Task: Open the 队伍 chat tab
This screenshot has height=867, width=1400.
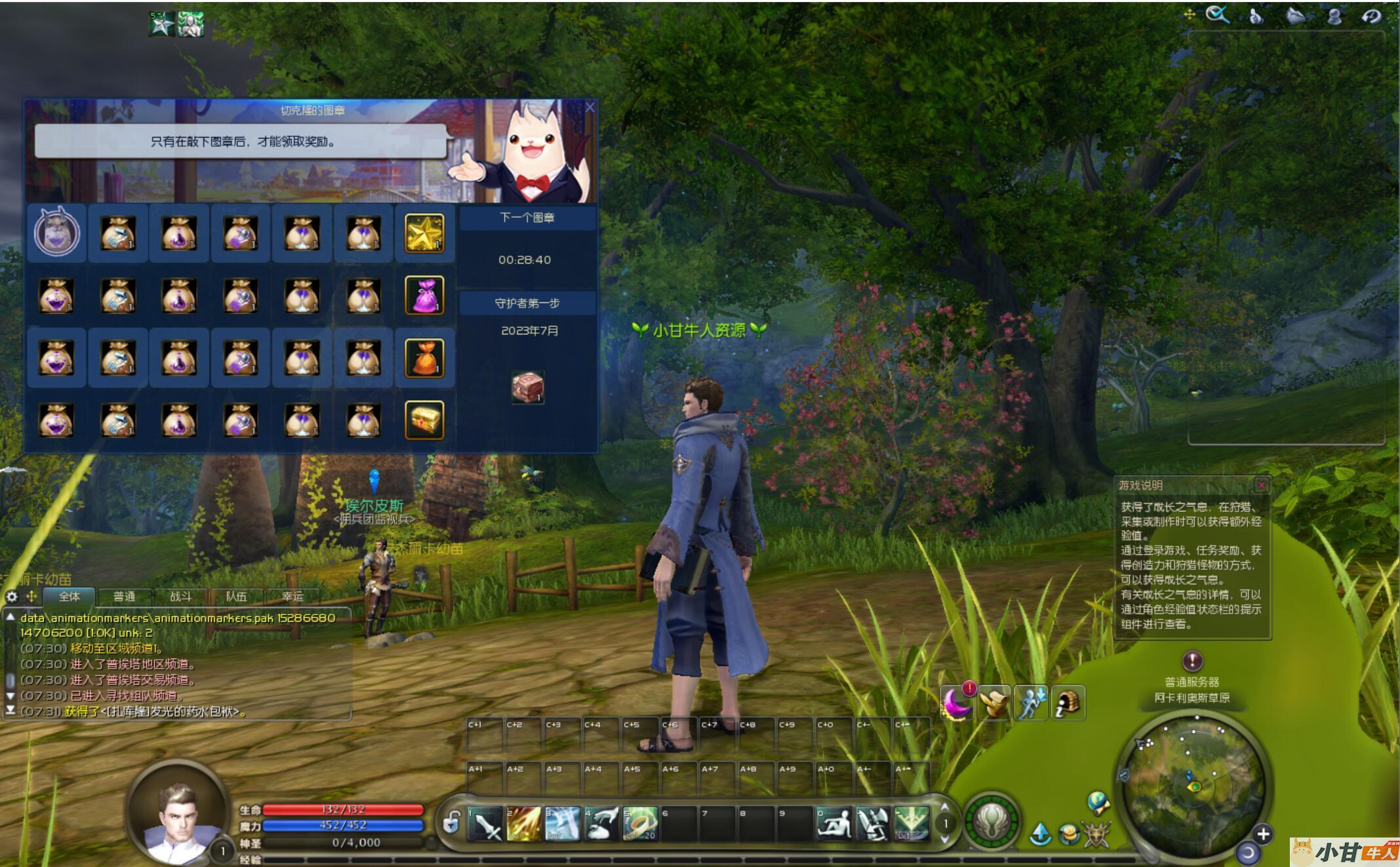Action: click(x=236, y=596)
